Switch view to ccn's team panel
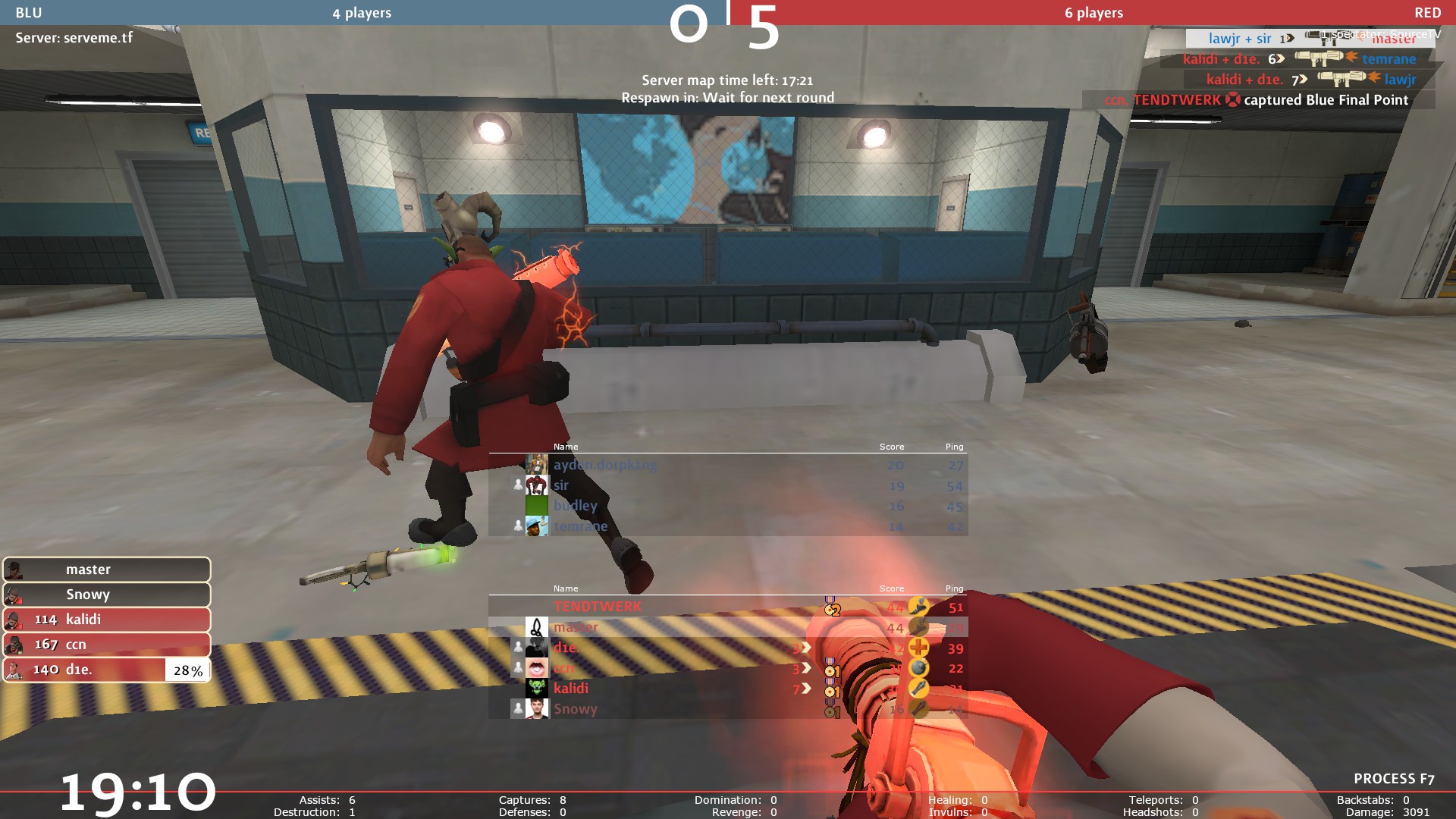 (106, 645)
